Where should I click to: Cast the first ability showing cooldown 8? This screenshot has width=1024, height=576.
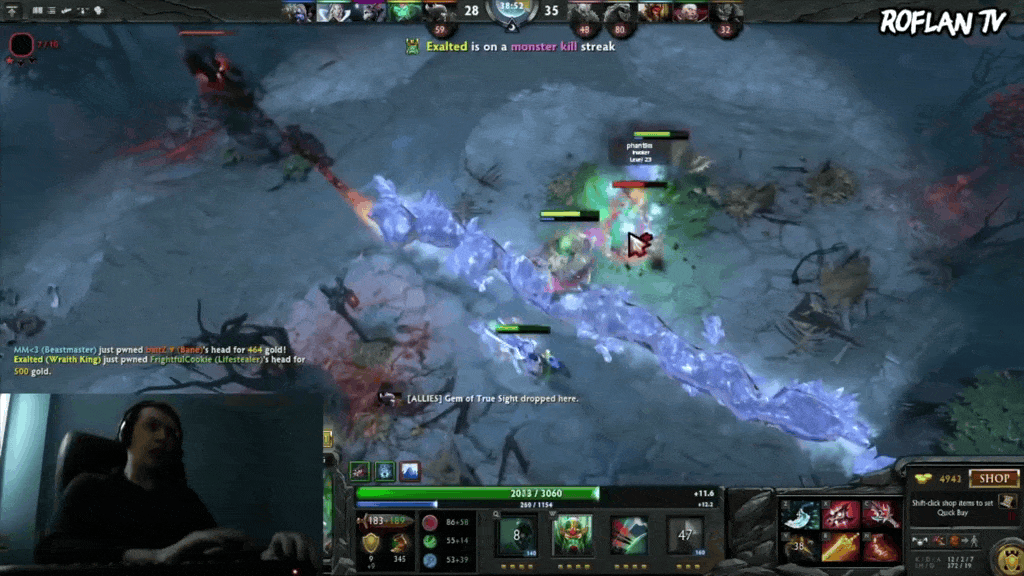(x=517, y=535)
